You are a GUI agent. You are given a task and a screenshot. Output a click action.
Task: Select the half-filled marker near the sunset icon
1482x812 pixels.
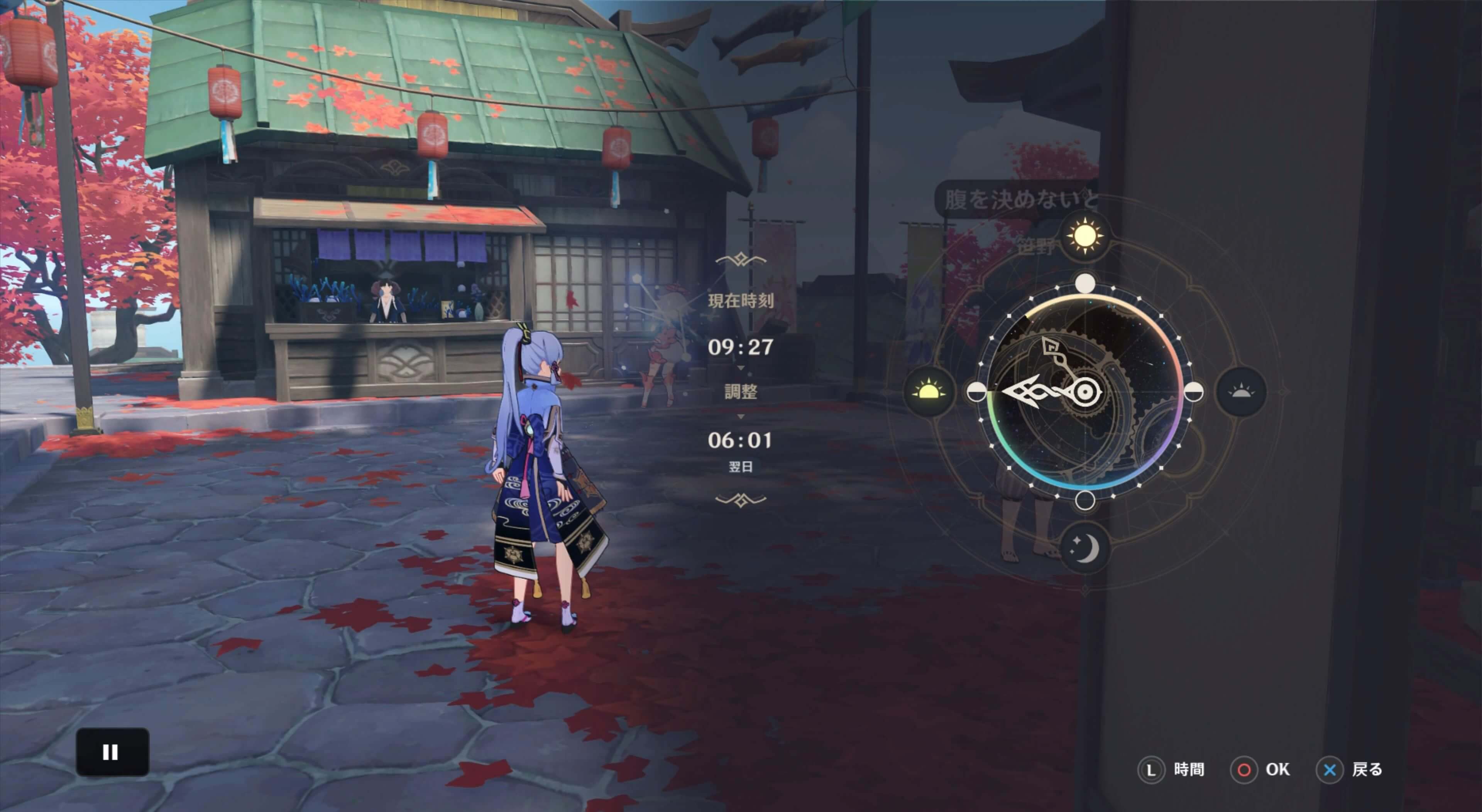pyautogui.click(x=1194, y=391)
